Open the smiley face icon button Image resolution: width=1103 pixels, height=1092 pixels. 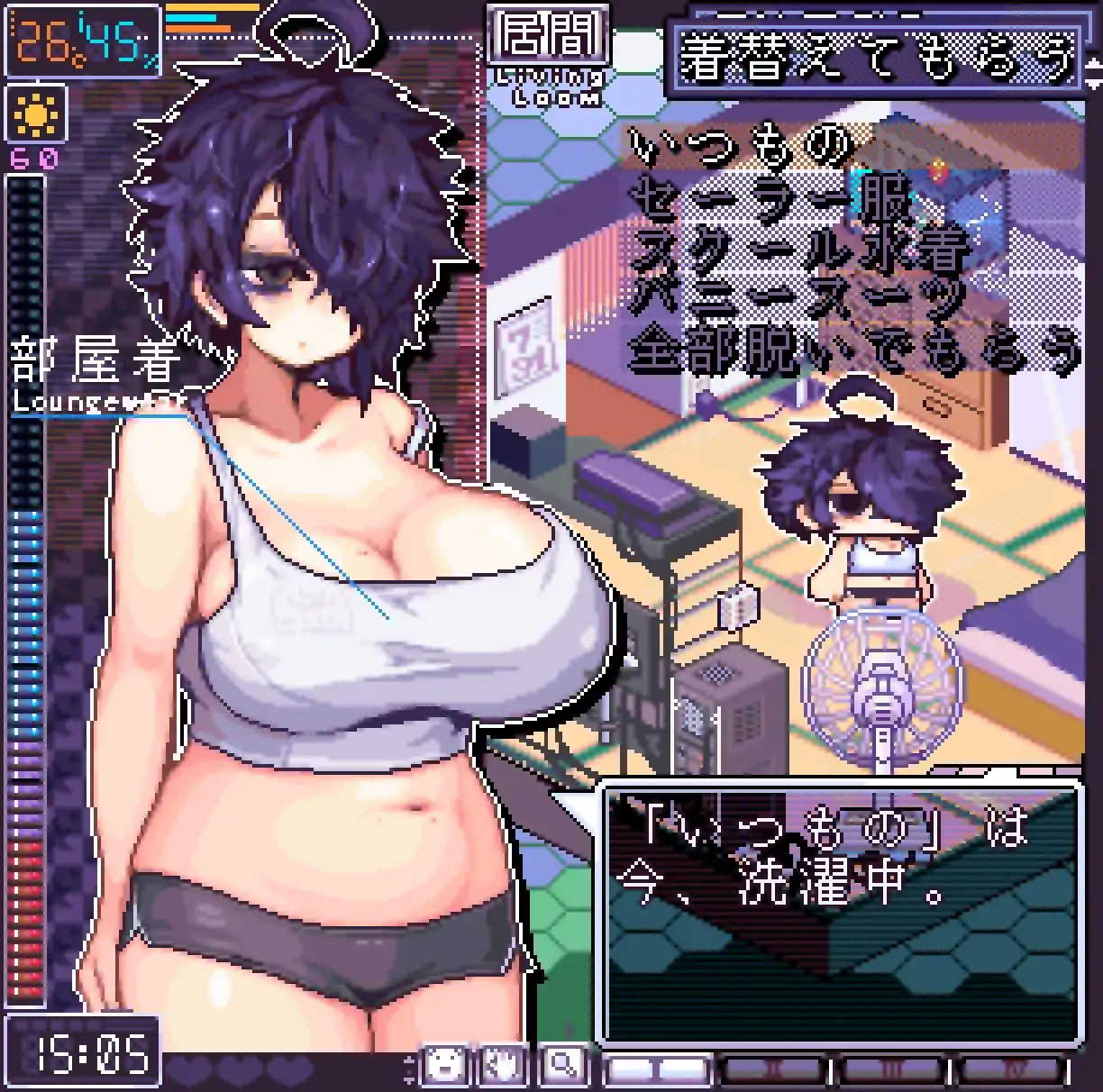pyautogui.click(x=445, y=1066)
